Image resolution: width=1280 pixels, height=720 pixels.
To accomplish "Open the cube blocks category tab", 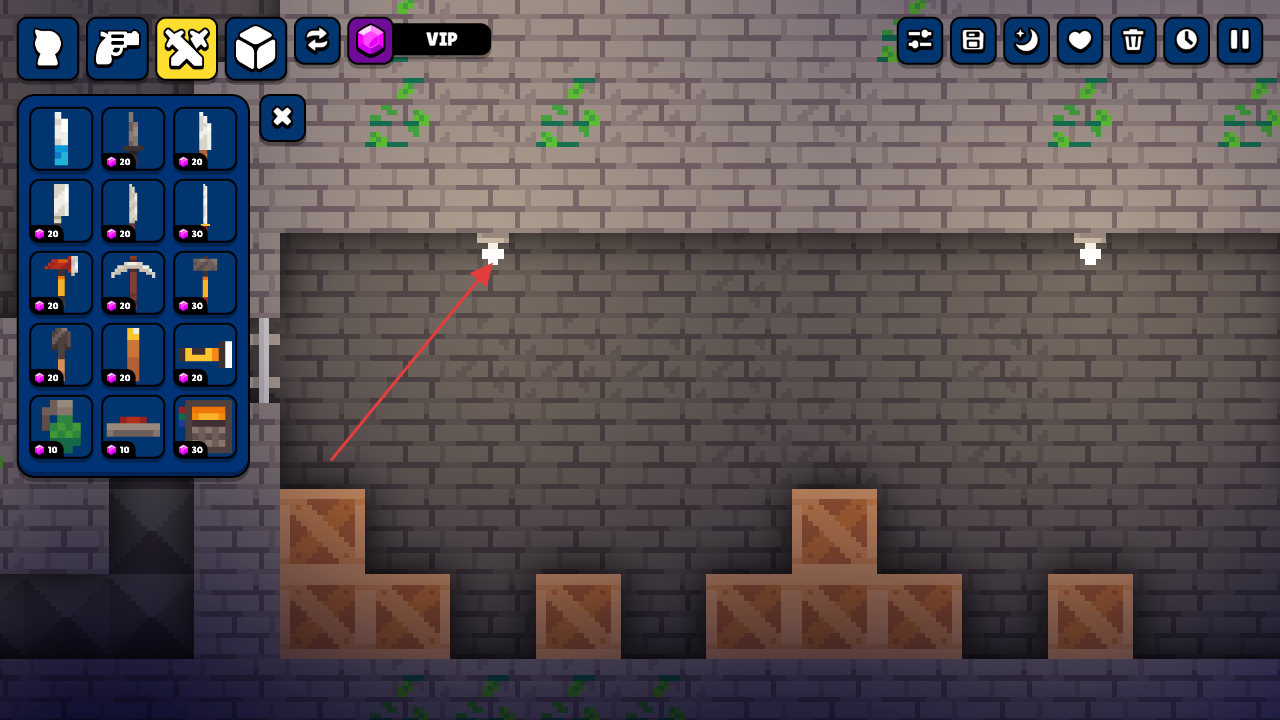I will [x=255, y=48].
